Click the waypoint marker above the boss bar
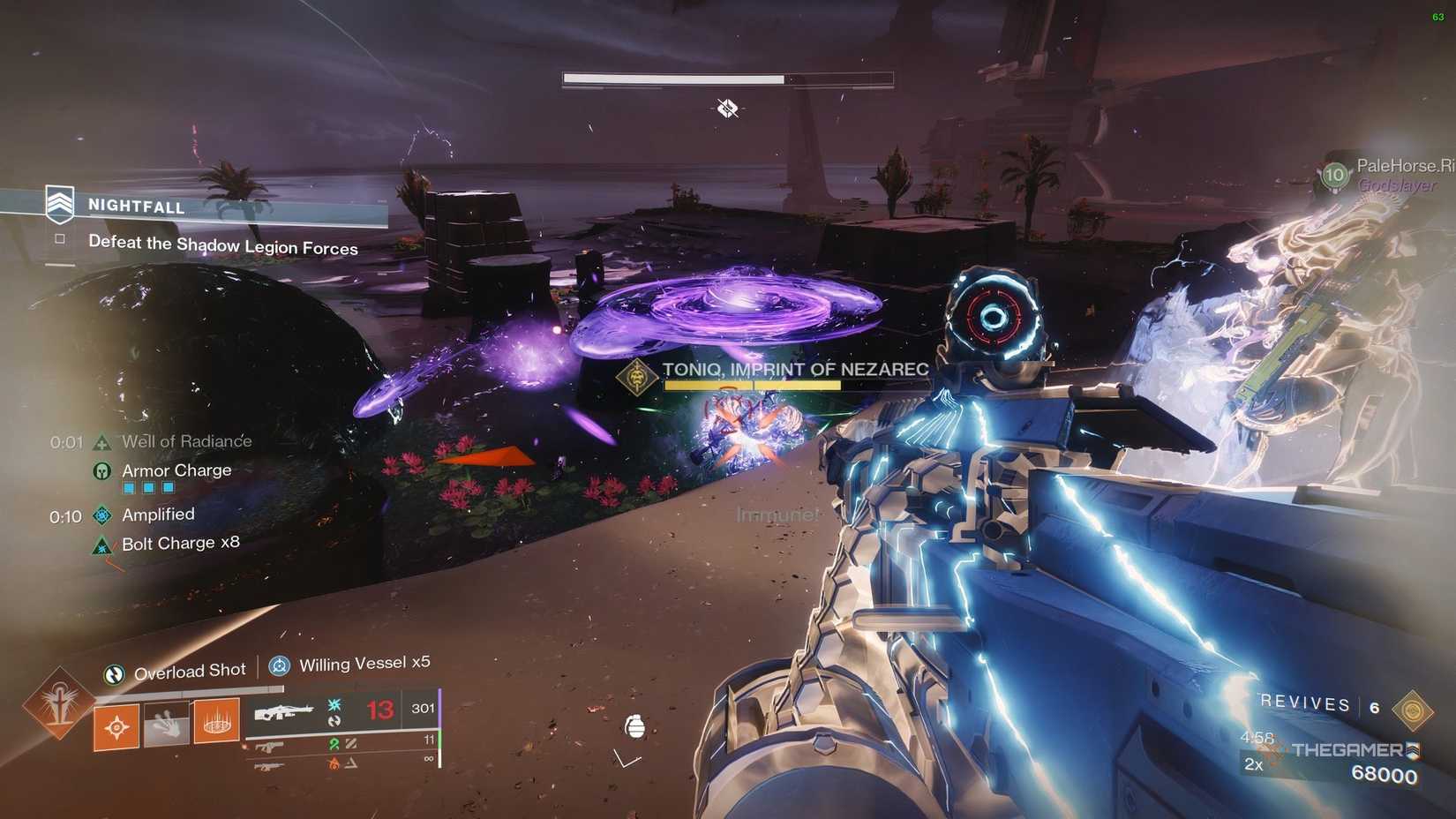 (725, 108)
